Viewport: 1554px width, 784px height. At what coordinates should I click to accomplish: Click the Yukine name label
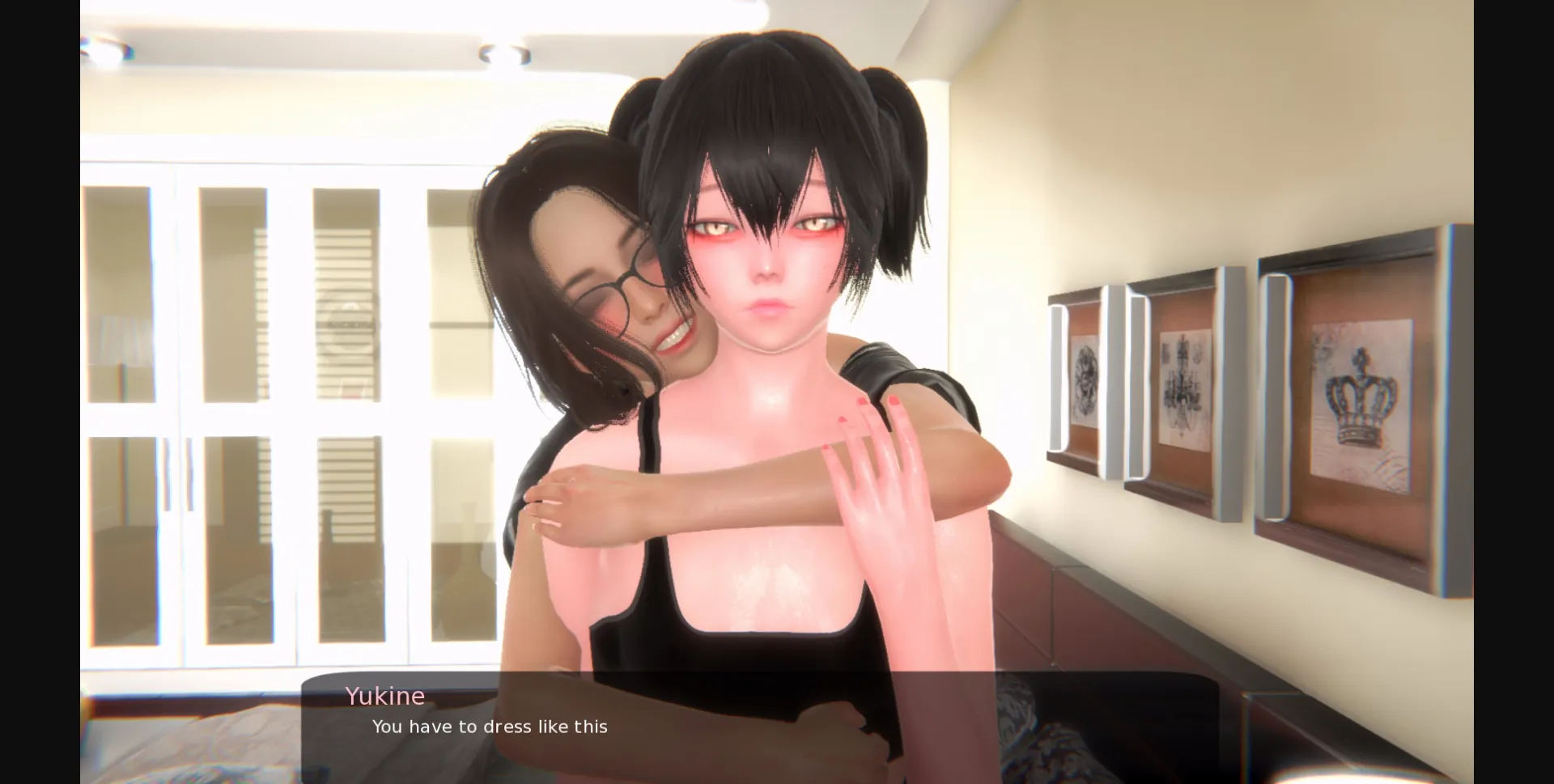click(385, 696)
